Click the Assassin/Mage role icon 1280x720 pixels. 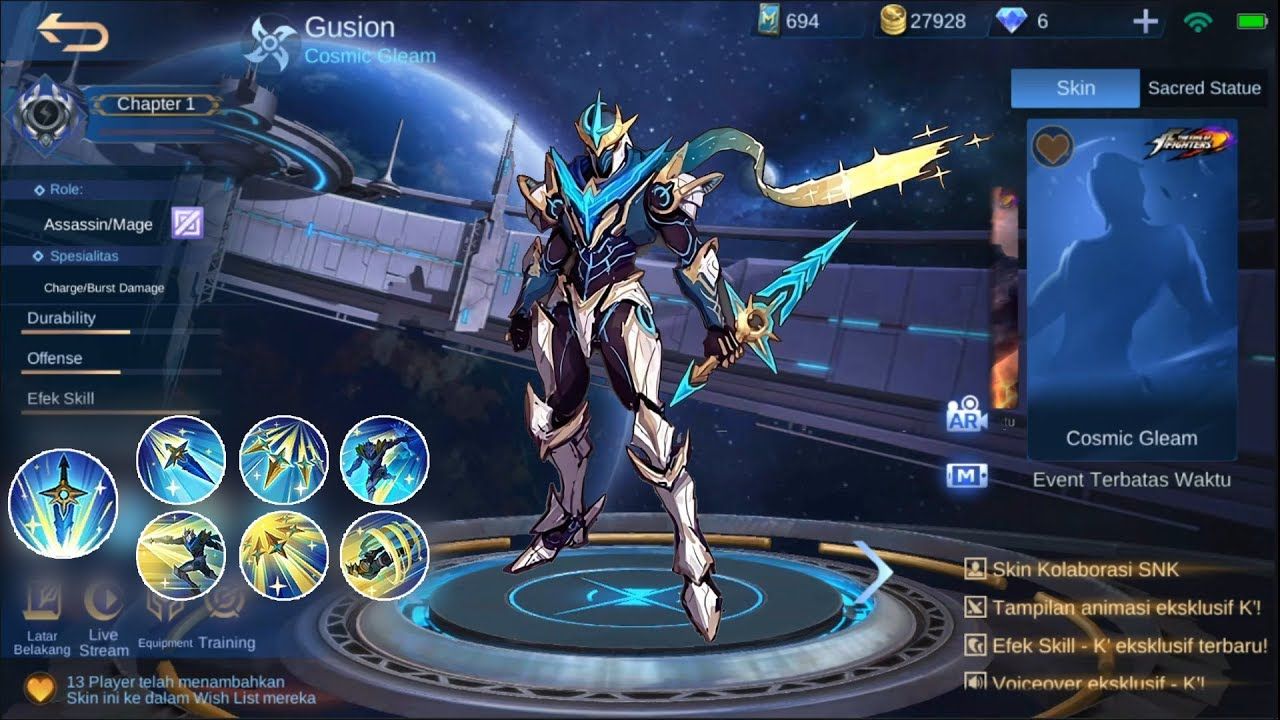click(x=187, y=223)
